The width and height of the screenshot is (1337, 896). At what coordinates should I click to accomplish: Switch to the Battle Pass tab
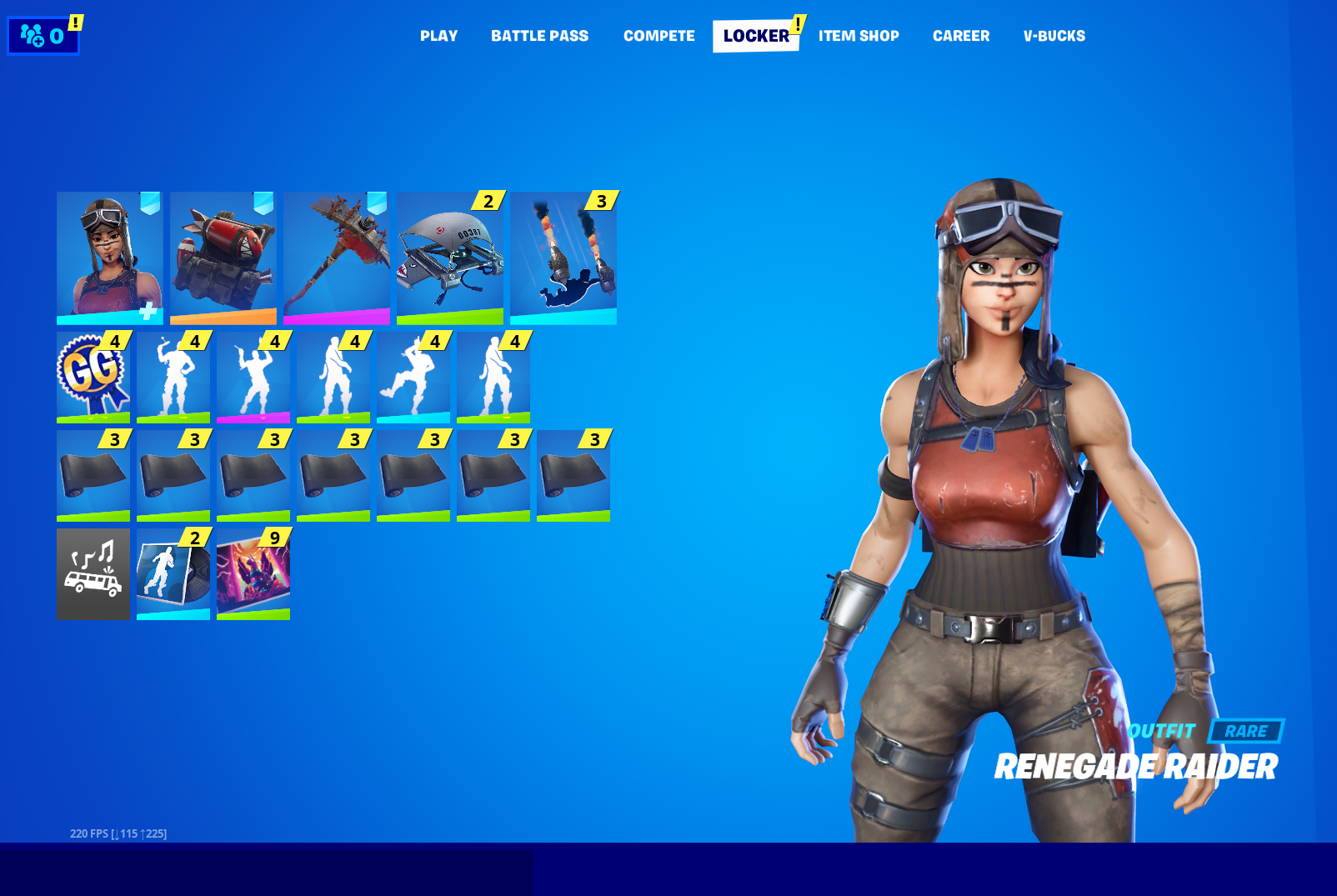click(x=539, y=36)
